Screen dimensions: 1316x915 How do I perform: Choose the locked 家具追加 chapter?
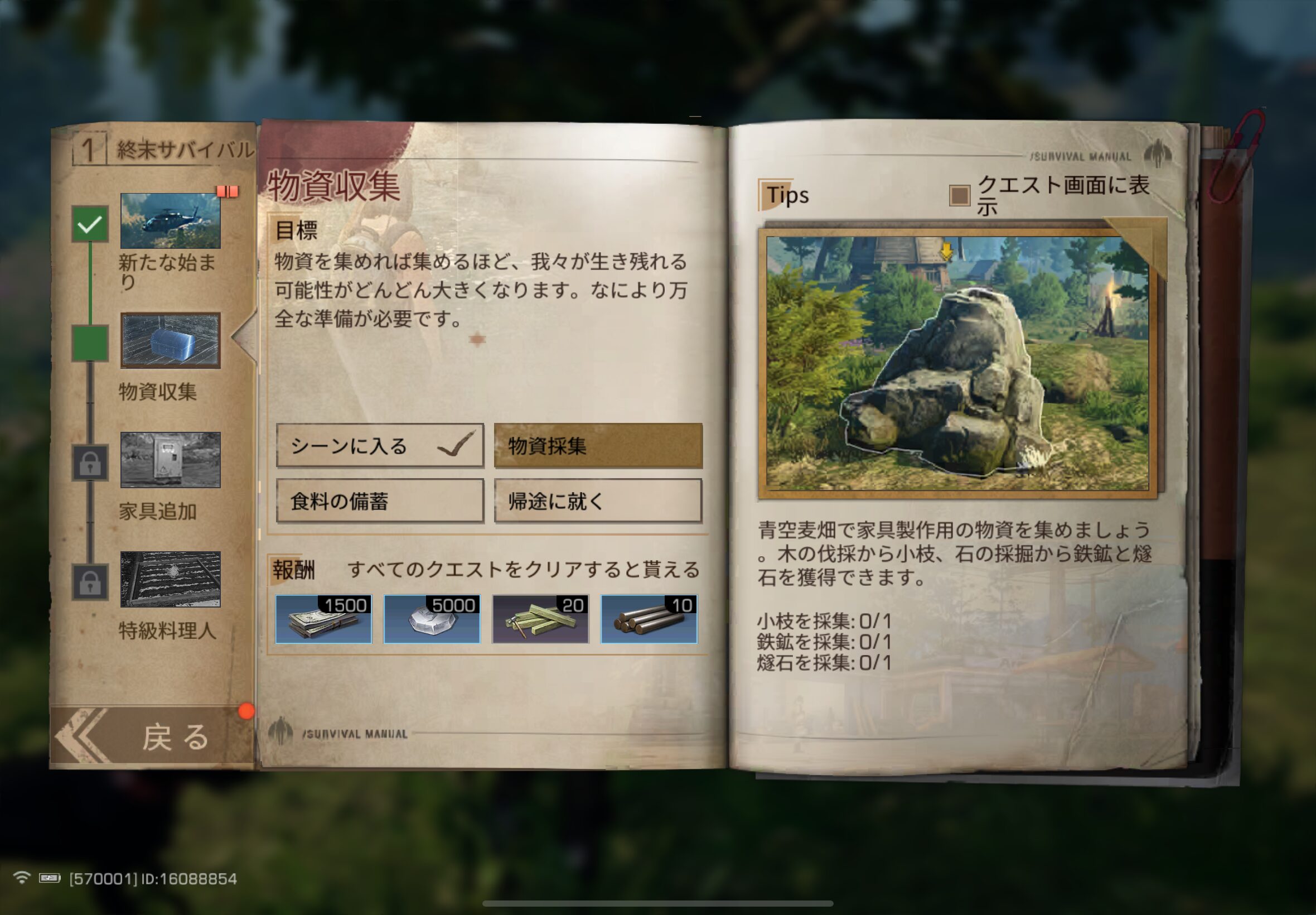pos(170,460)
